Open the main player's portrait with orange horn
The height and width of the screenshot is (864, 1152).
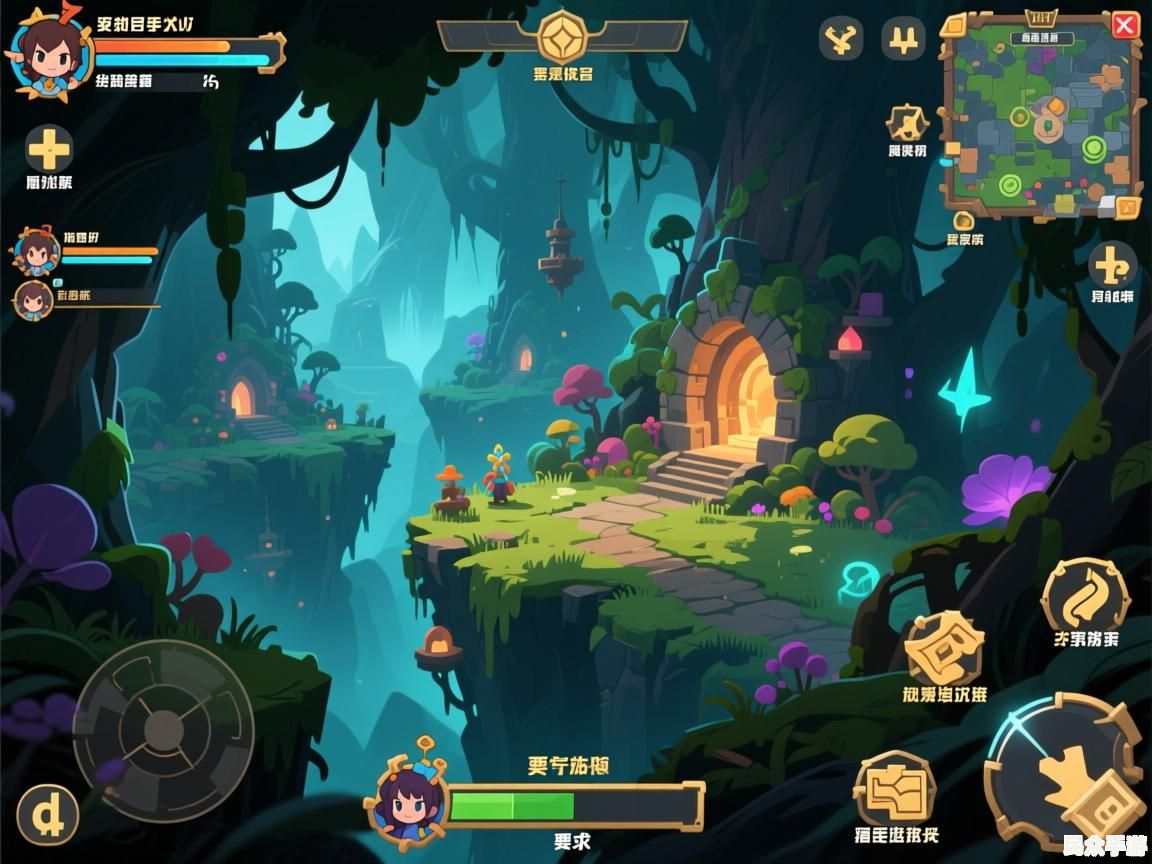[45, 54]
